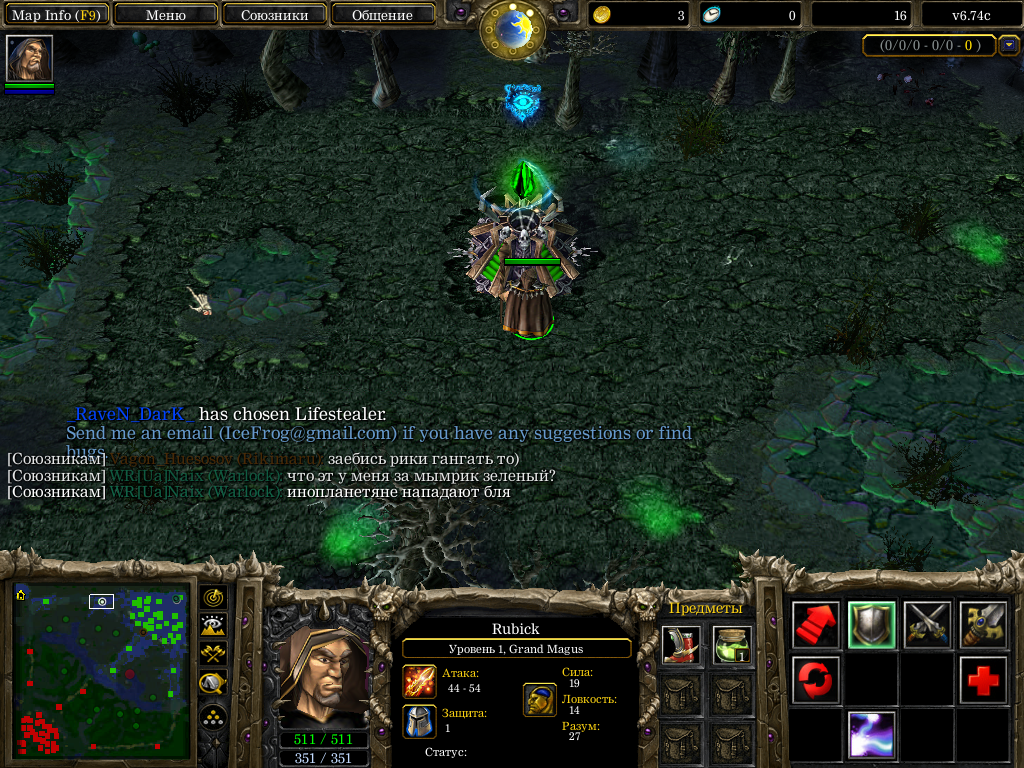Open the Меню button
This screenshot has width=1024, height=768.
166,15
